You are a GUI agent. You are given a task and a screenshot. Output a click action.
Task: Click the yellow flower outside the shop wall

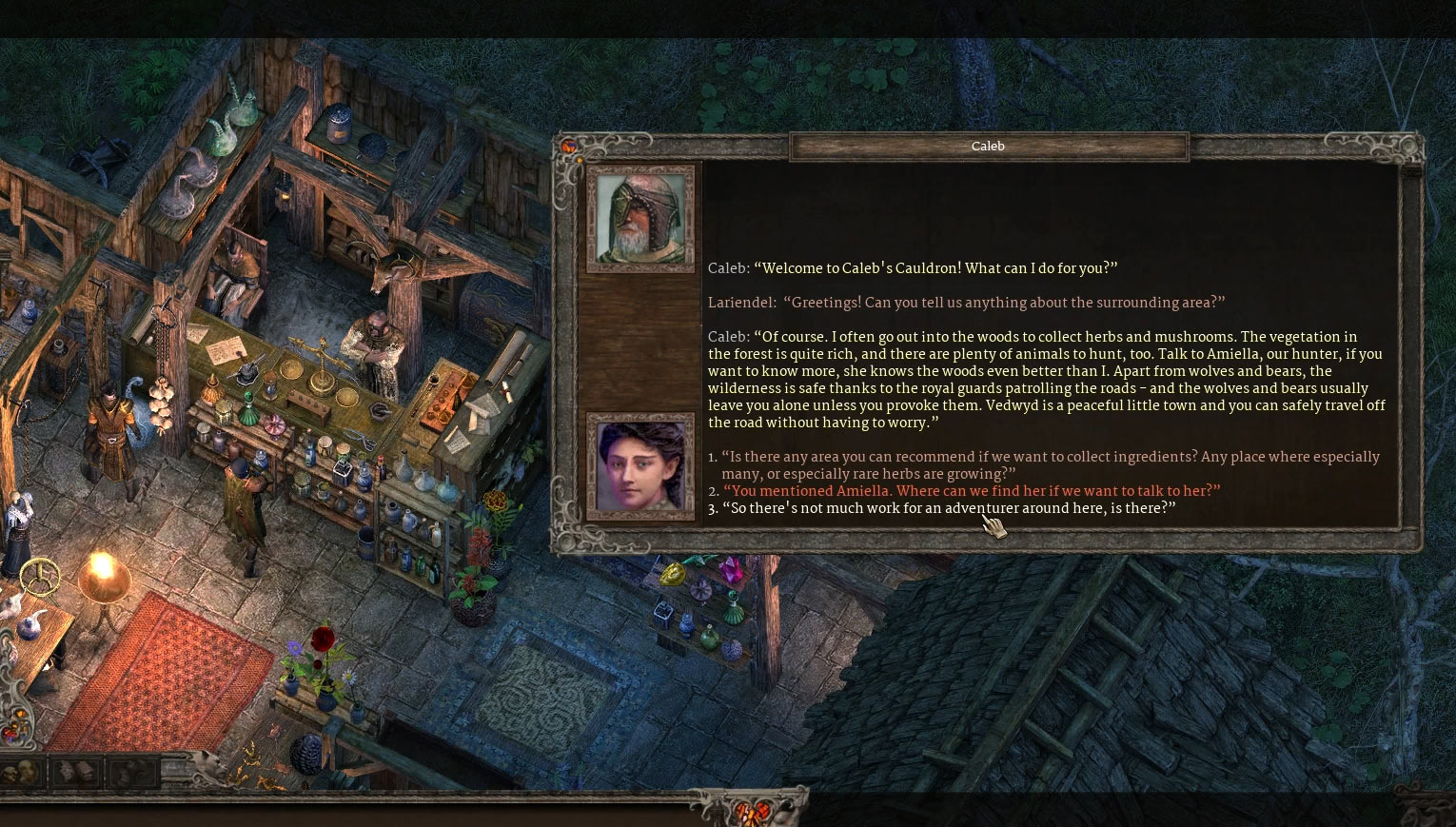coord(493,500)
